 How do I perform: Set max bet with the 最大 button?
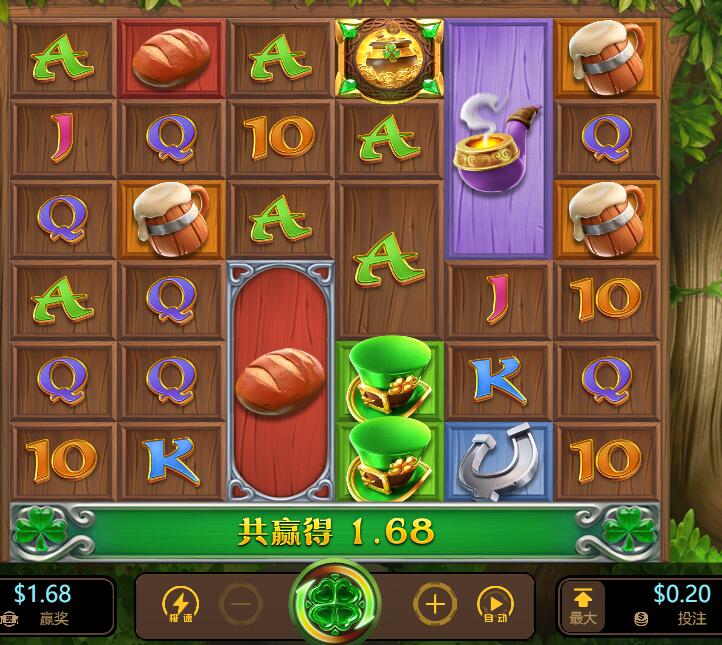coord(583,606)
